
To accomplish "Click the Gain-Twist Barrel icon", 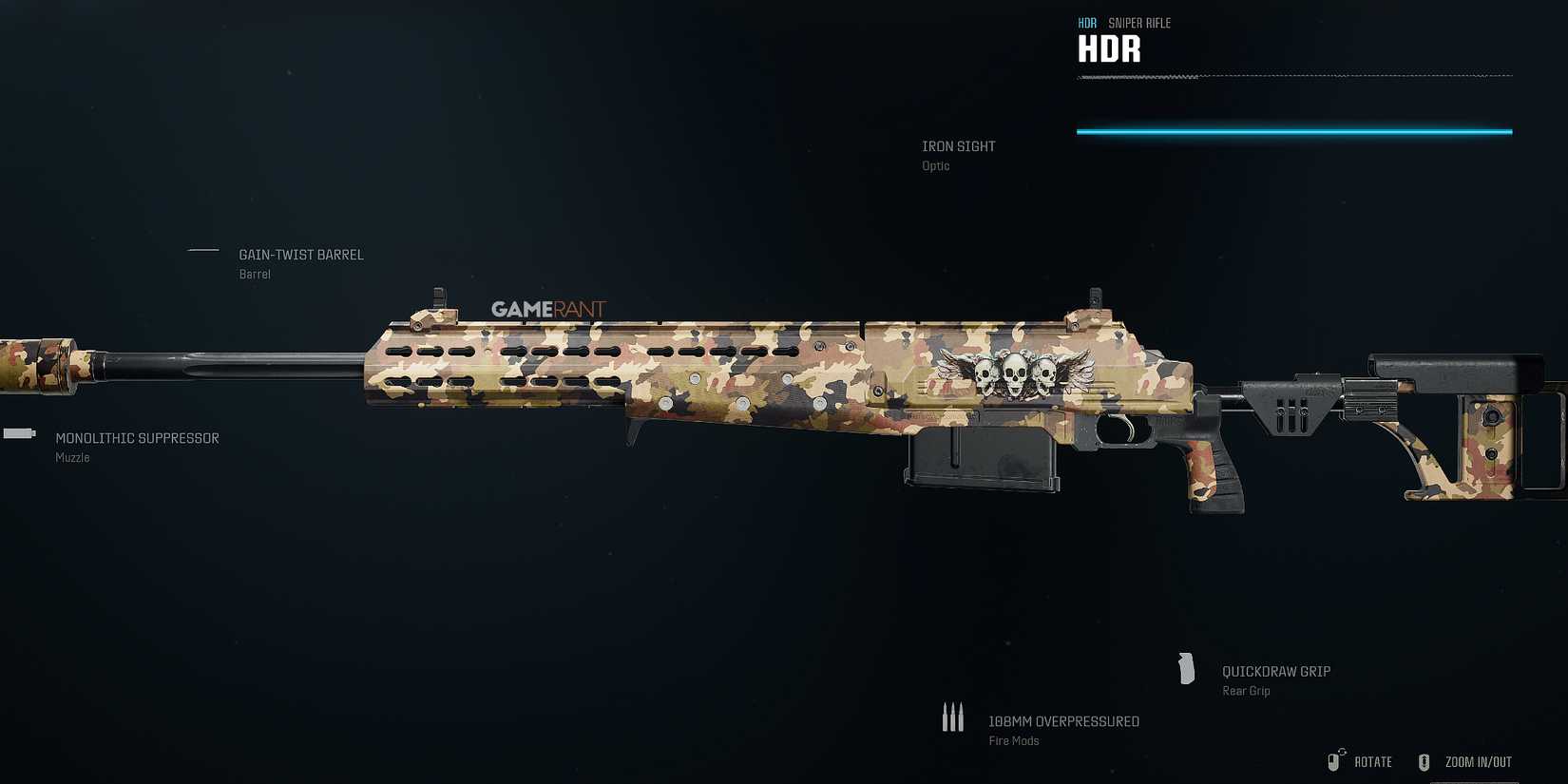I will pyautogui.click(x=202, y=251).
